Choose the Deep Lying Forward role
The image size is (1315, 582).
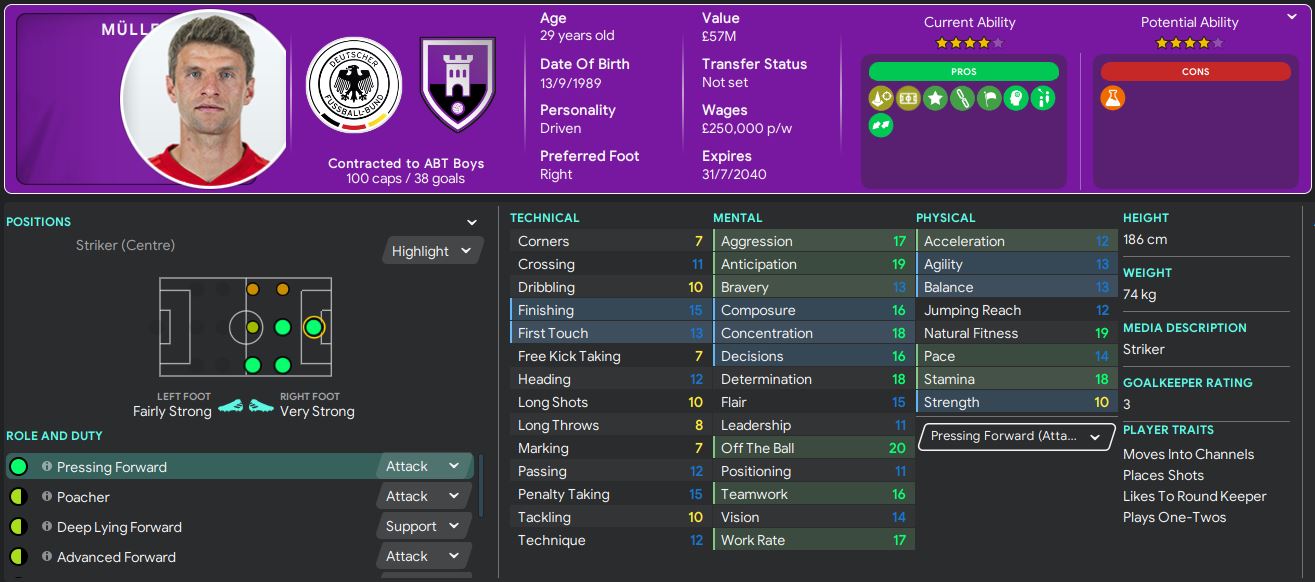200,527
